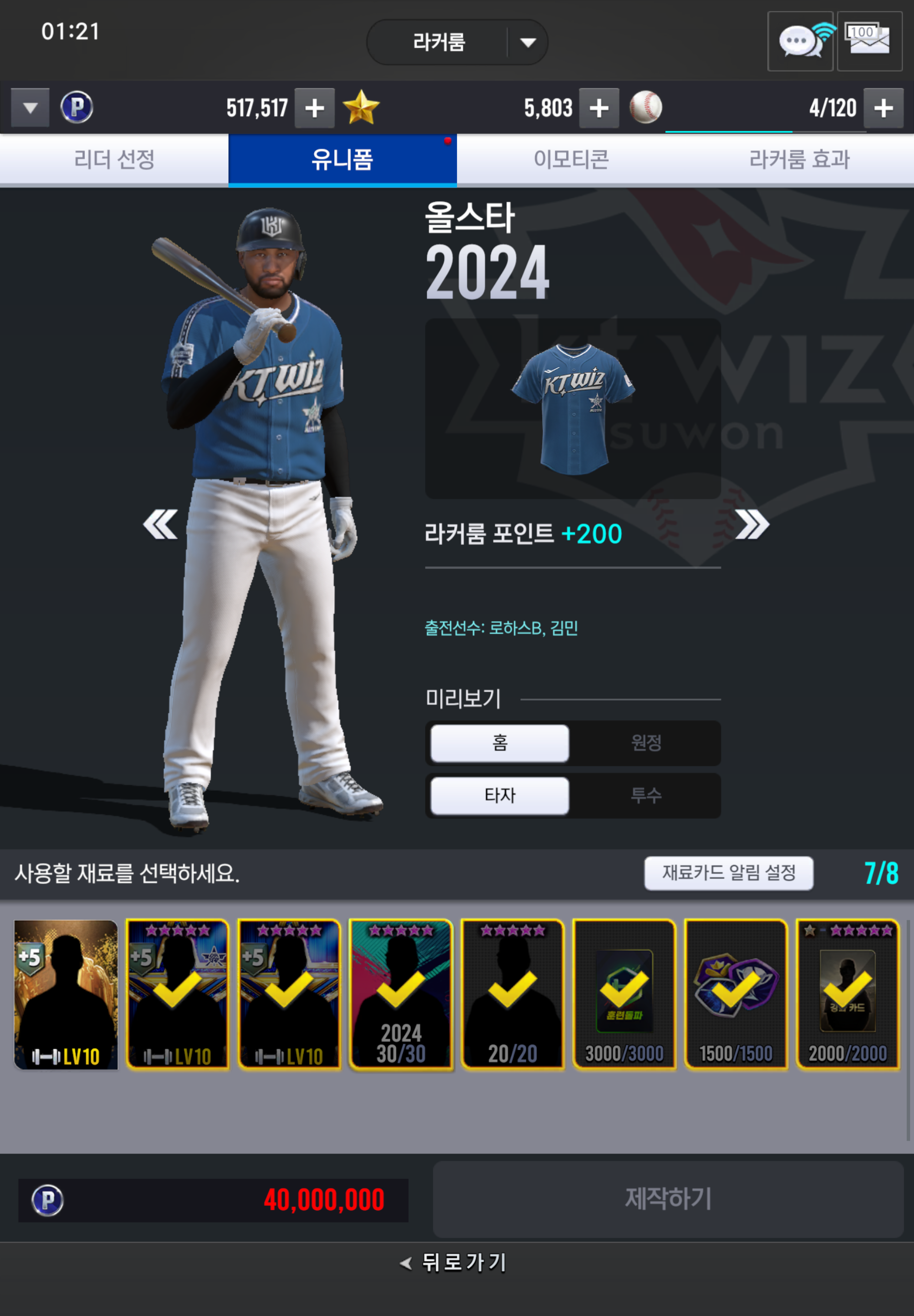Image resolution: width=914 pixels, height=1316 pixels.
Task: Select 원정 away uniform preview
Action: (646, 742)
